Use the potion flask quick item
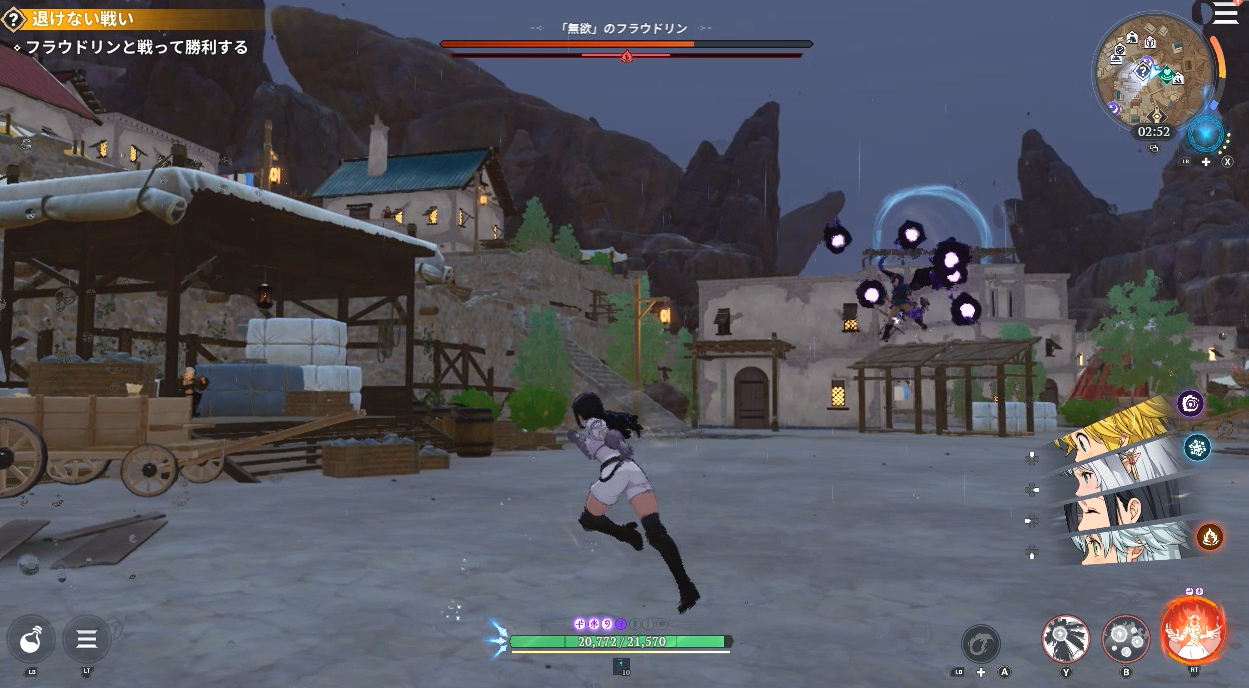This screenshot has width=1249, height=688. pyautogui.click(x=31, y=638)
